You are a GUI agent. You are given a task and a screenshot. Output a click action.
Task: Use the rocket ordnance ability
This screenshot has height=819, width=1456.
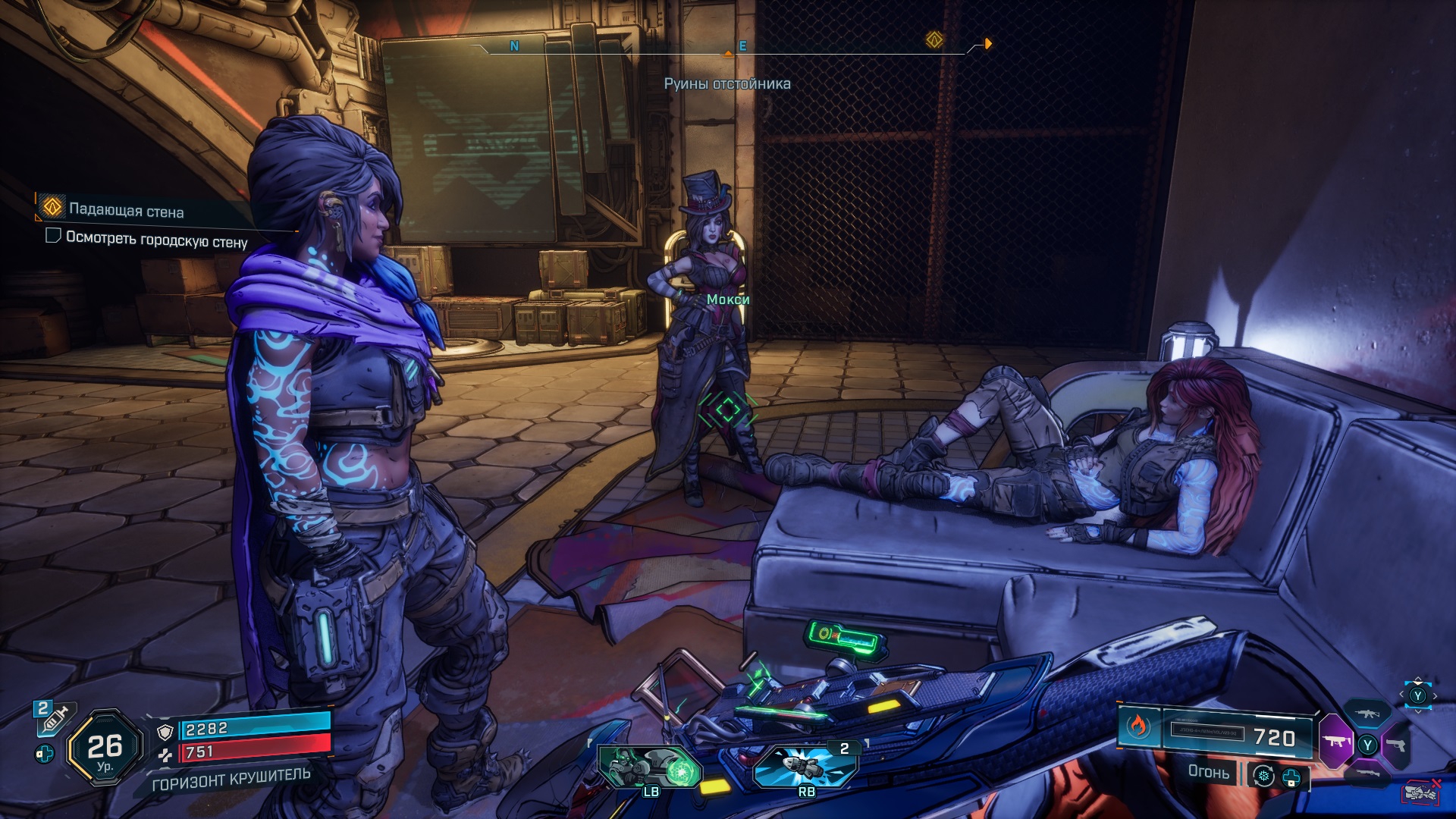click(805, 764)
